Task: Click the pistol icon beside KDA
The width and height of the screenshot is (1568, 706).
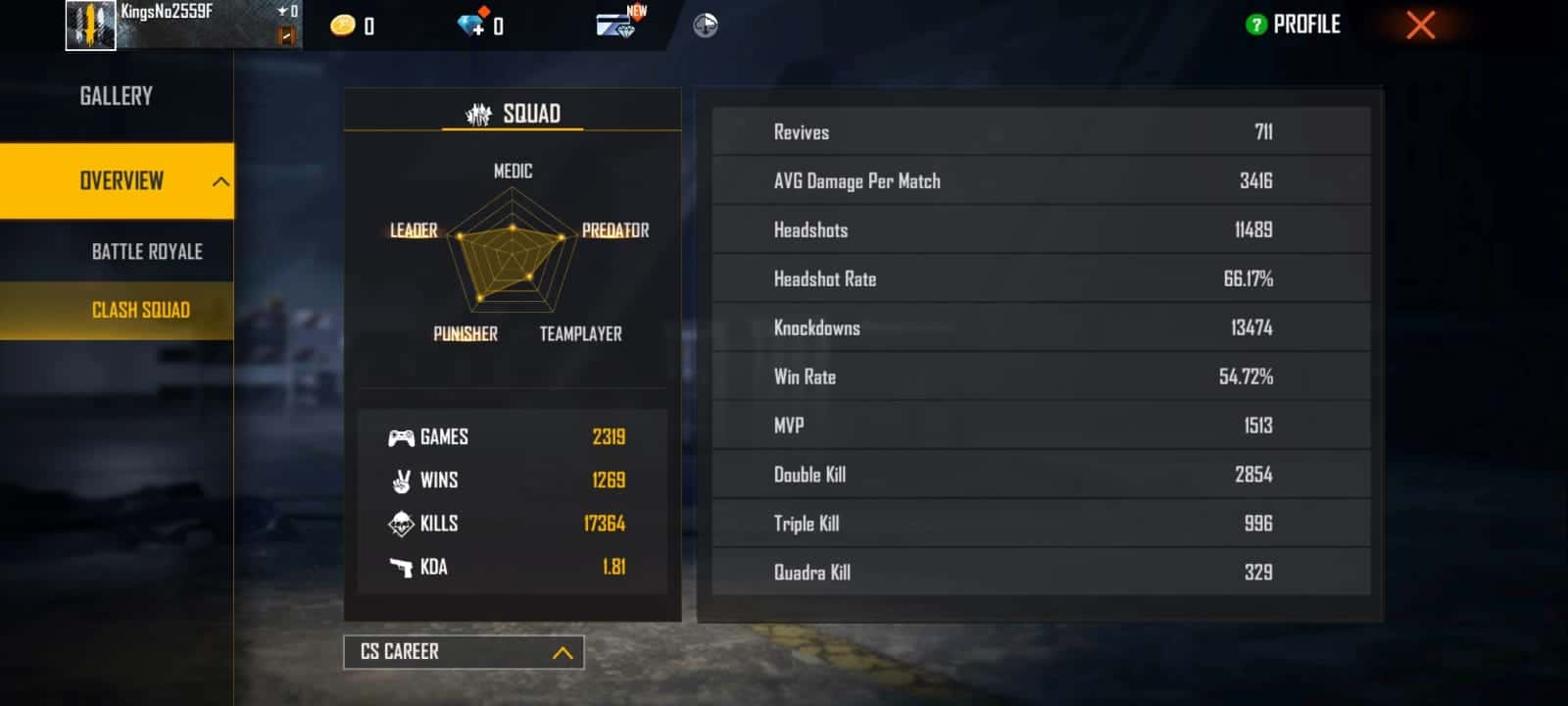Action: 402,567
